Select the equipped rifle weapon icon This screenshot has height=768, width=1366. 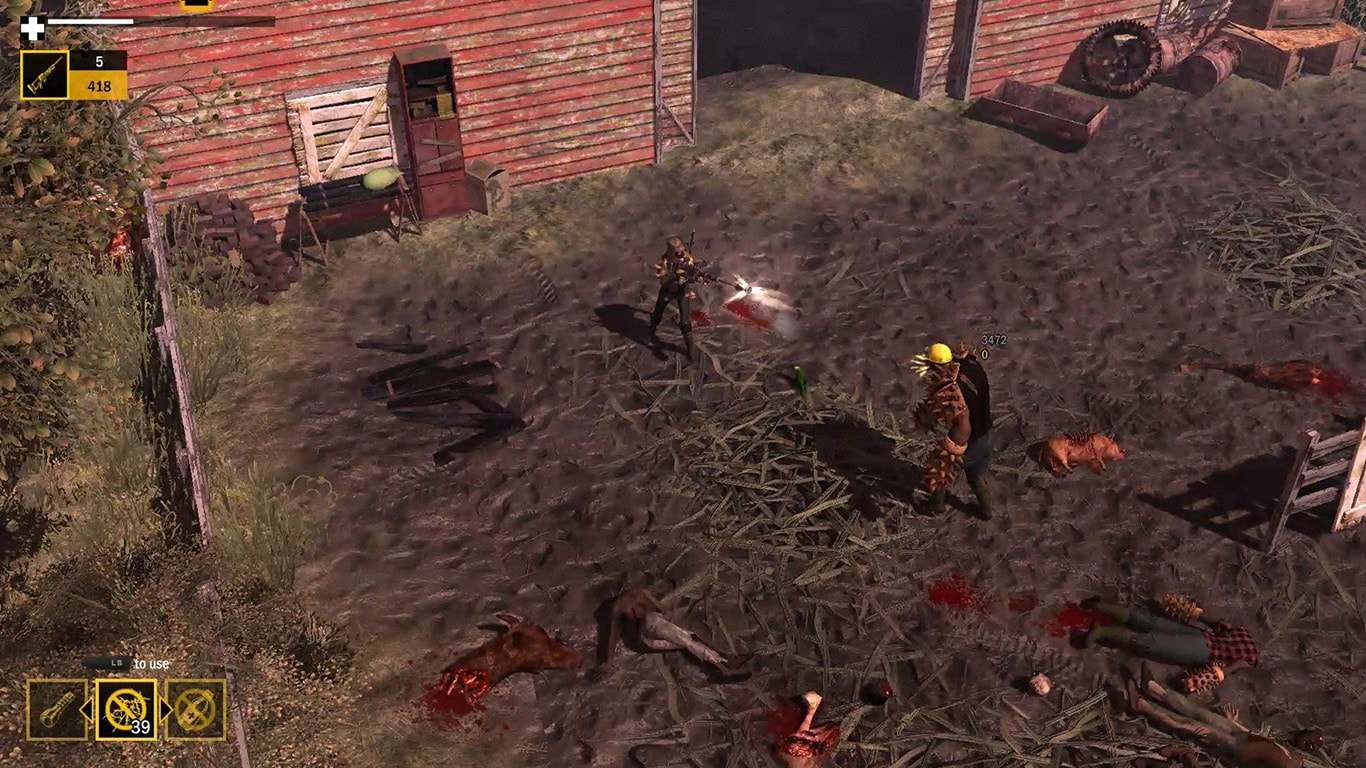45,75
